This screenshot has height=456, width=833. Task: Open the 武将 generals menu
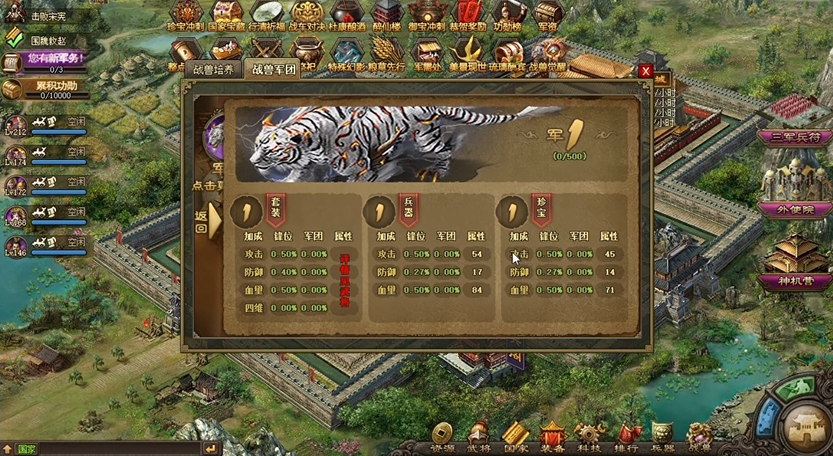[479, 434]
